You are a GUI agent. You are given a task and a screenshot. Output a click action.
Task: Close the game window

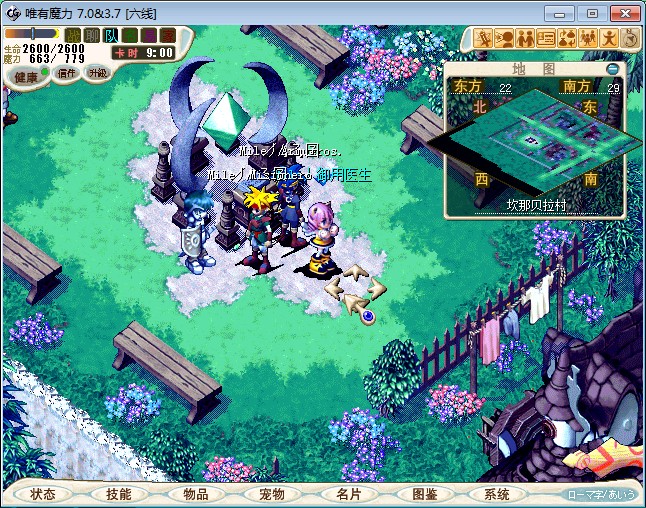click(x=624, y=13)
